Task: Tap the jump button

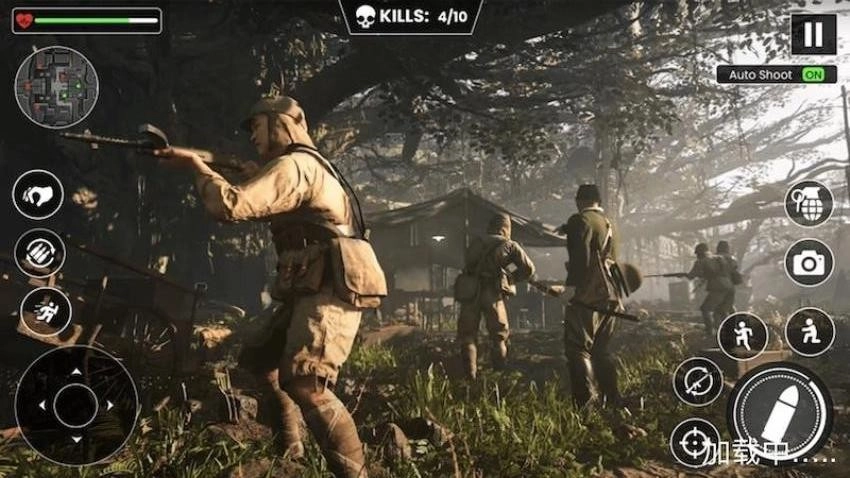Action: tap(743, 335)
